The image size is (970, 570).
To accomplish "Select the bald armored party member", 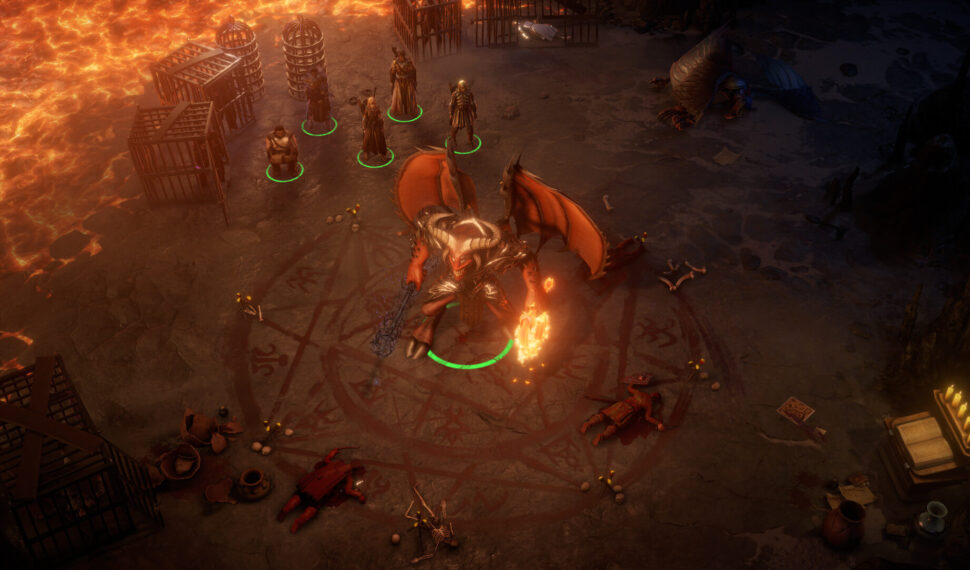I will 461,115.
